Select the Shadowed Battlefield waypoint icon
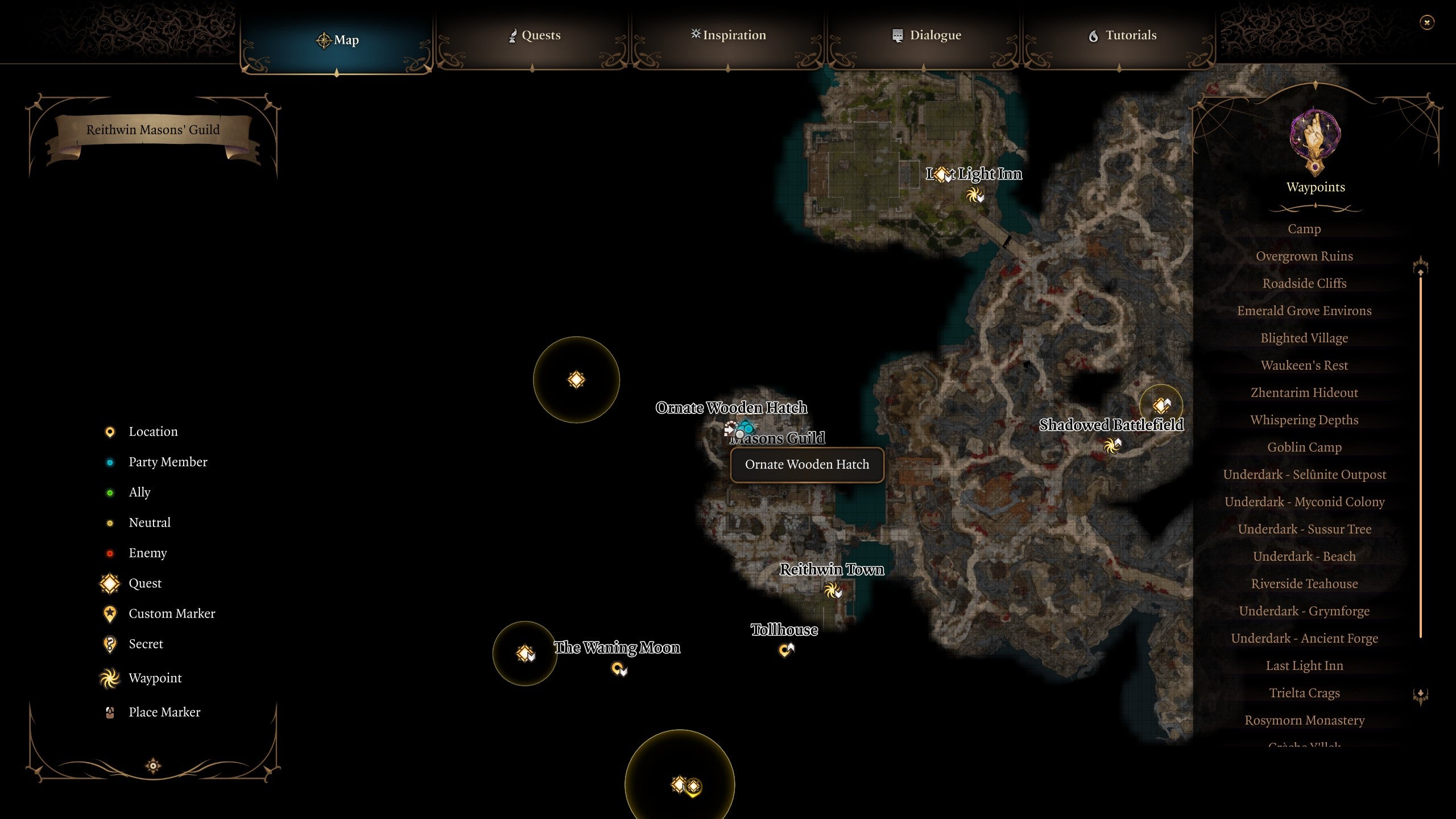Viewport: 1456px width, 819px height. tap(1111, 446)
